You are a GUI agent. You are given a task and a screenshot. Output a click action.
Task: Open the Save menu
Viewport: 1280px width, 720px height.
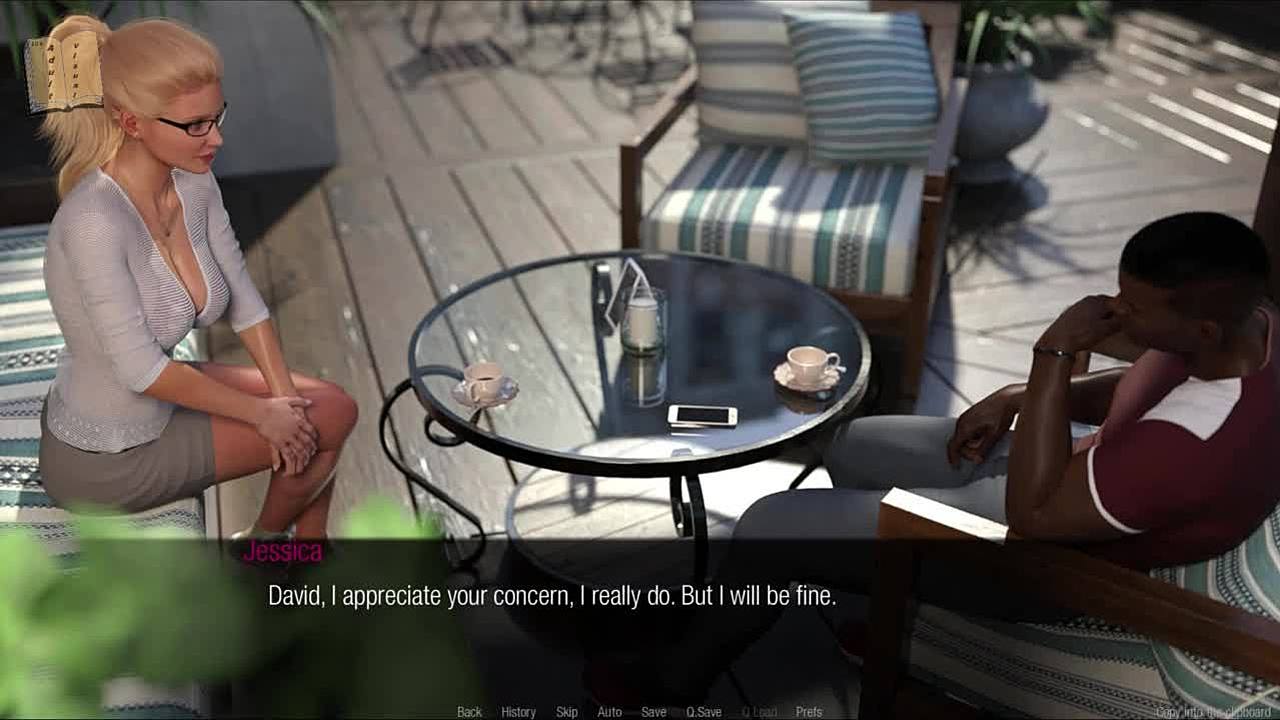[654, 712]
